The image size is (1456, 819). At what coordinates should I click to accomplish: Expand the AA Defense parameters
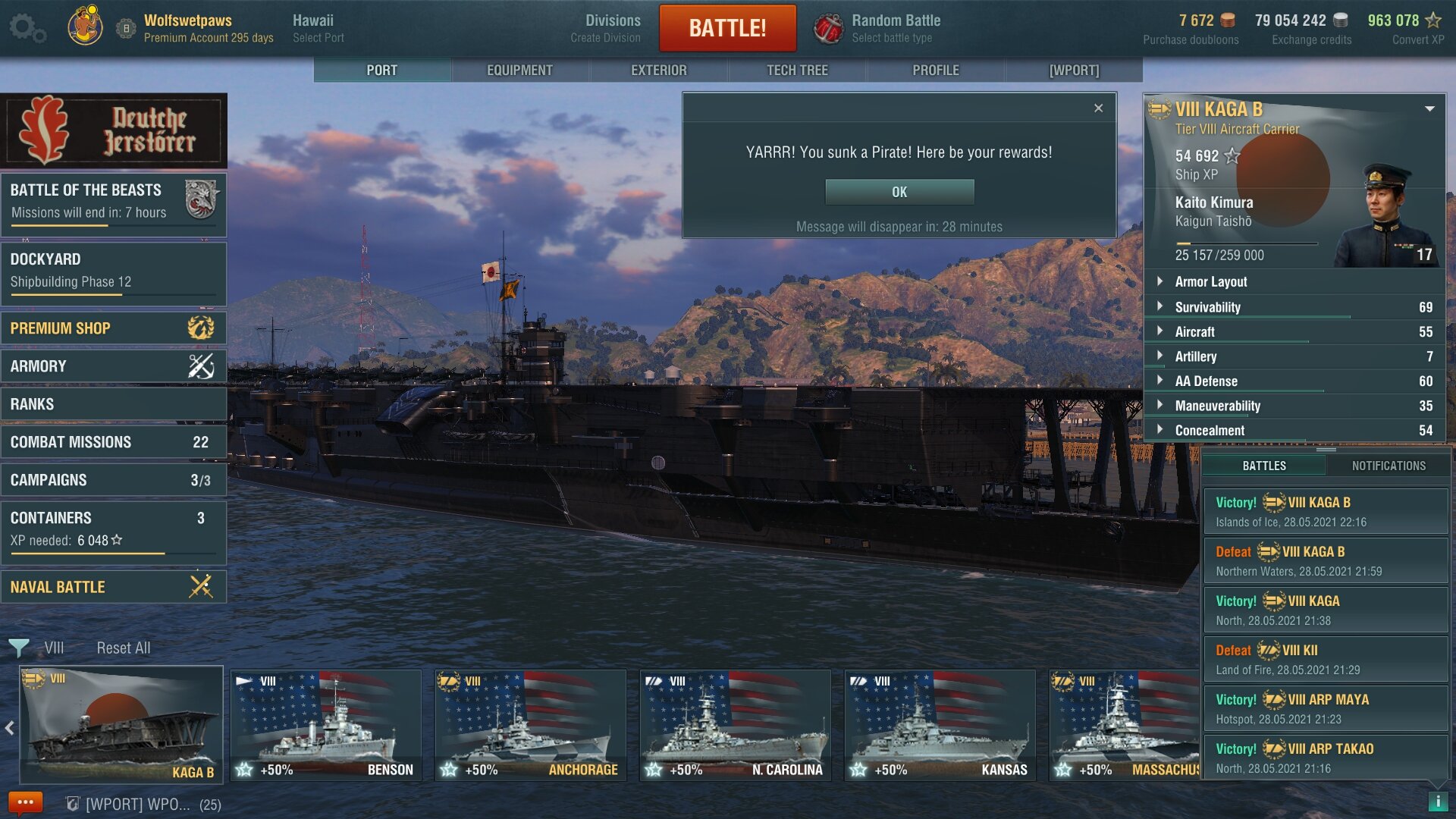coord(1206,381)
